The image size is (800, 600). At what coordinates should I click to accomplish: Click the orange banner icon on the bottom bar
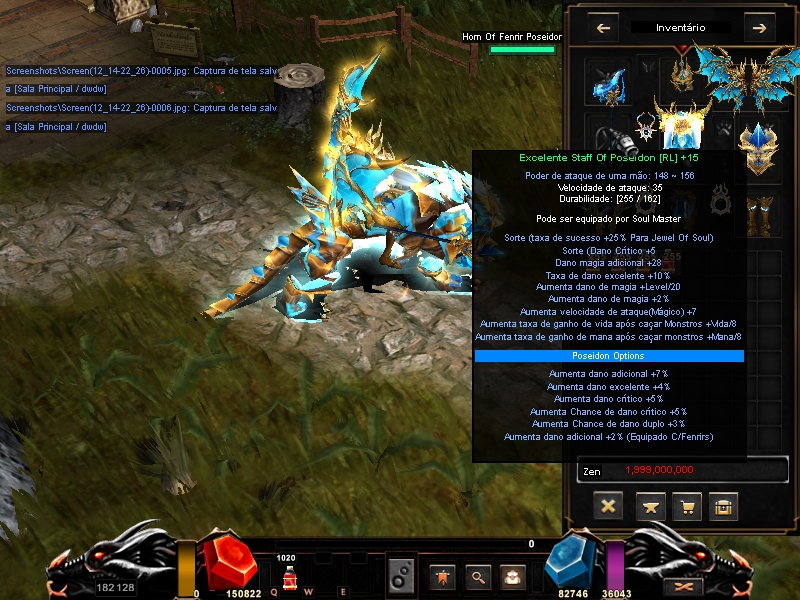point(440,576)
